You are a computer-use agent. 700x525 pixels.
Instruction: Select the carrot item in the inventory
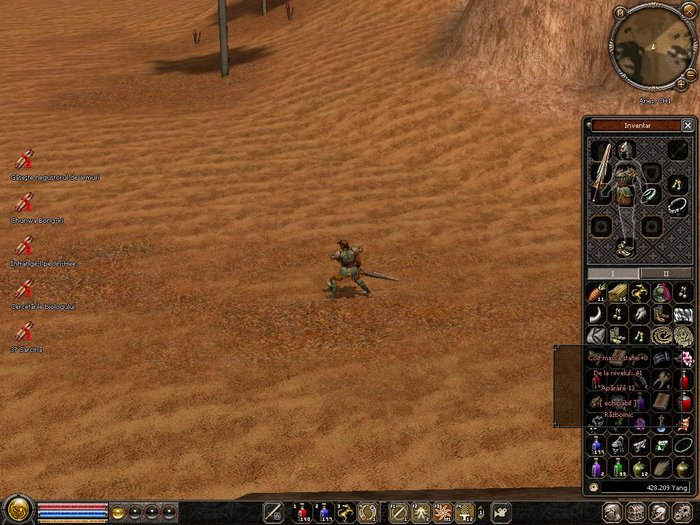pyautogui.click(x=598, y=293)
